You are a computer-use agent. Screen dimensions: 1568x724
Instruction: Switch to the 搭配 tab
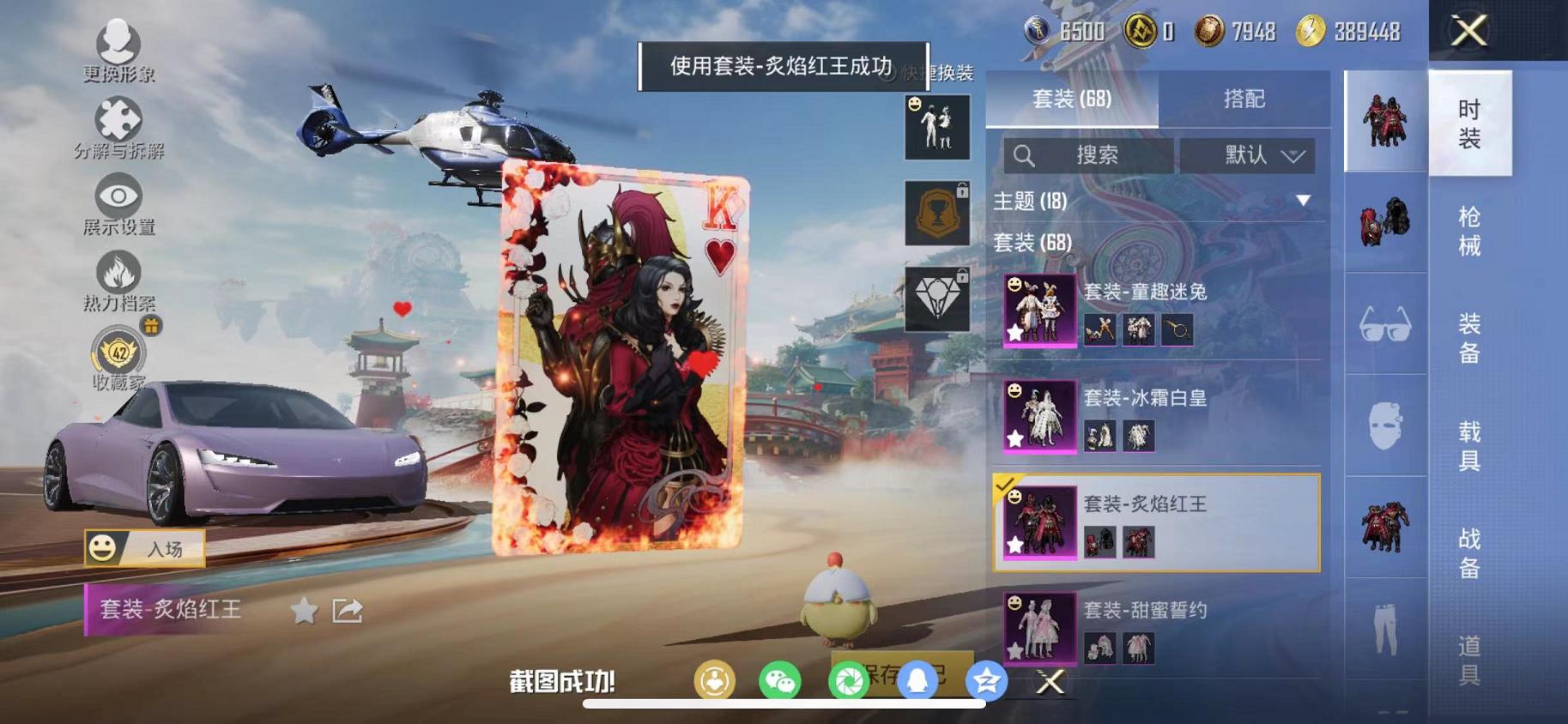tap(1244, 99)
